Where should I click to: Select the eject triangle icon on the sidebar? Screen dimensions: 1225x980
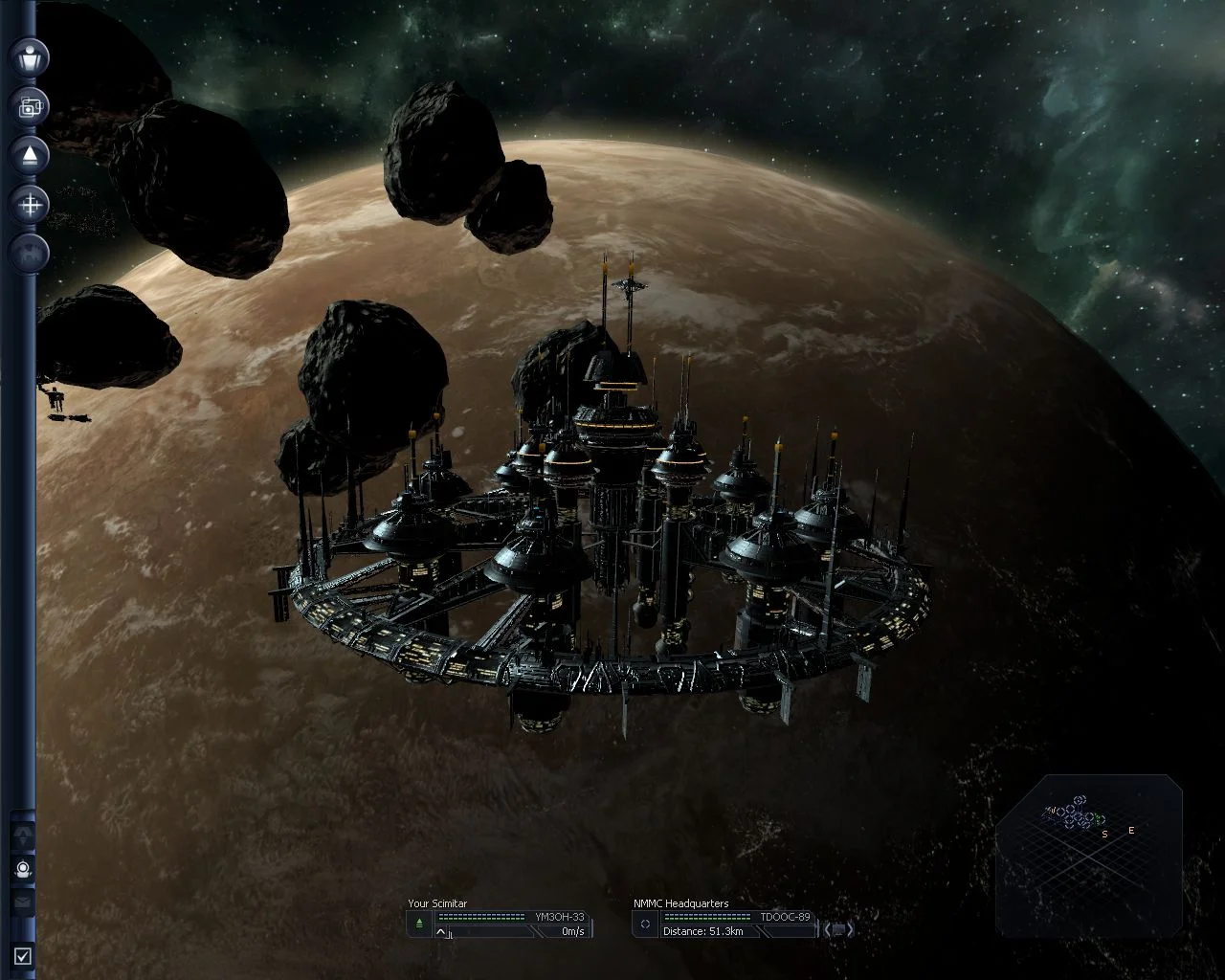tap(30, 154)
